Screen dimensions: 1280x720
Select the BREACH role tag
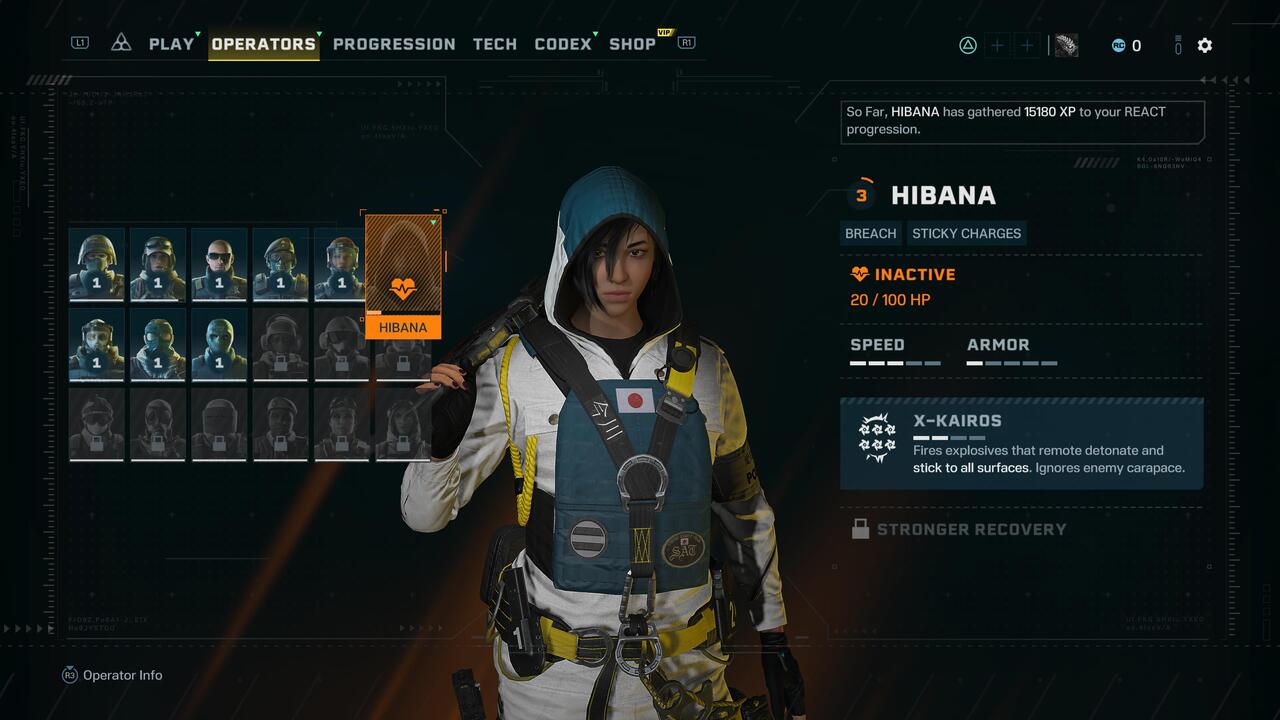(x=870, y=233)
